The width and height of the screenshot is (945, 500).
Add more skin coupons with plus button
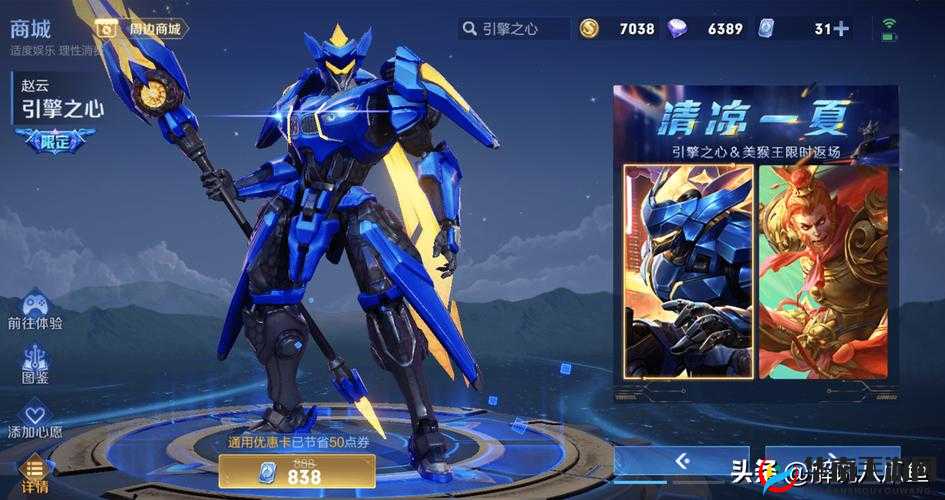pos(841,29)
